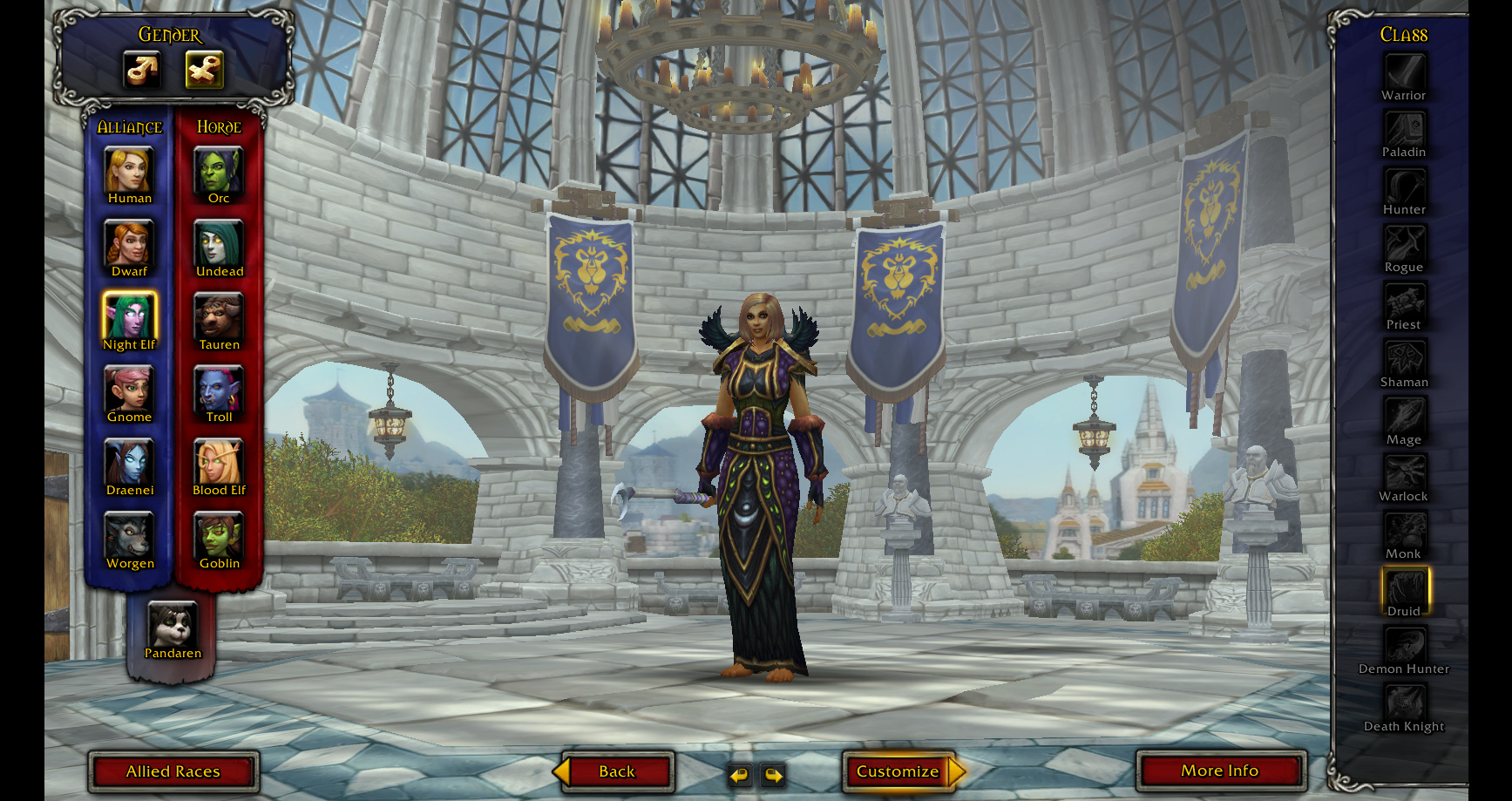Go back with the Back button

click(x=617, y=771)
